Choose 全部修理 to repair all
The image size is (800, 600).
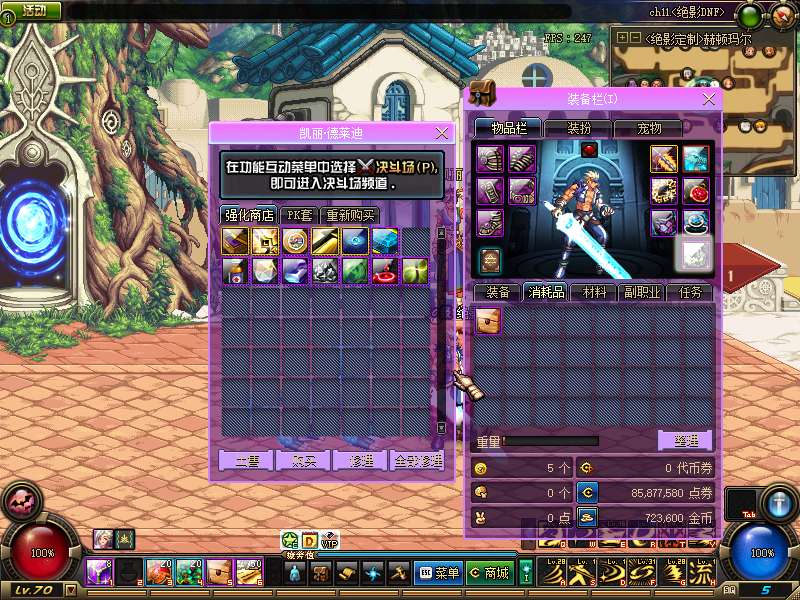pos(416,460)
